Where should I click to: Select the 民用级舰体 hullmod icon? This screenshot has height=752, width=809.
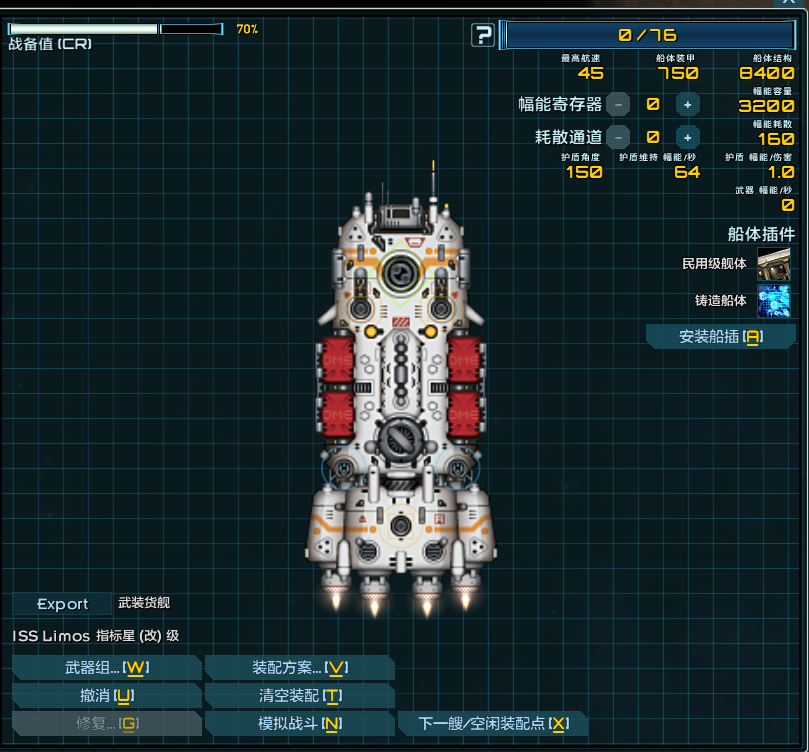773,264
